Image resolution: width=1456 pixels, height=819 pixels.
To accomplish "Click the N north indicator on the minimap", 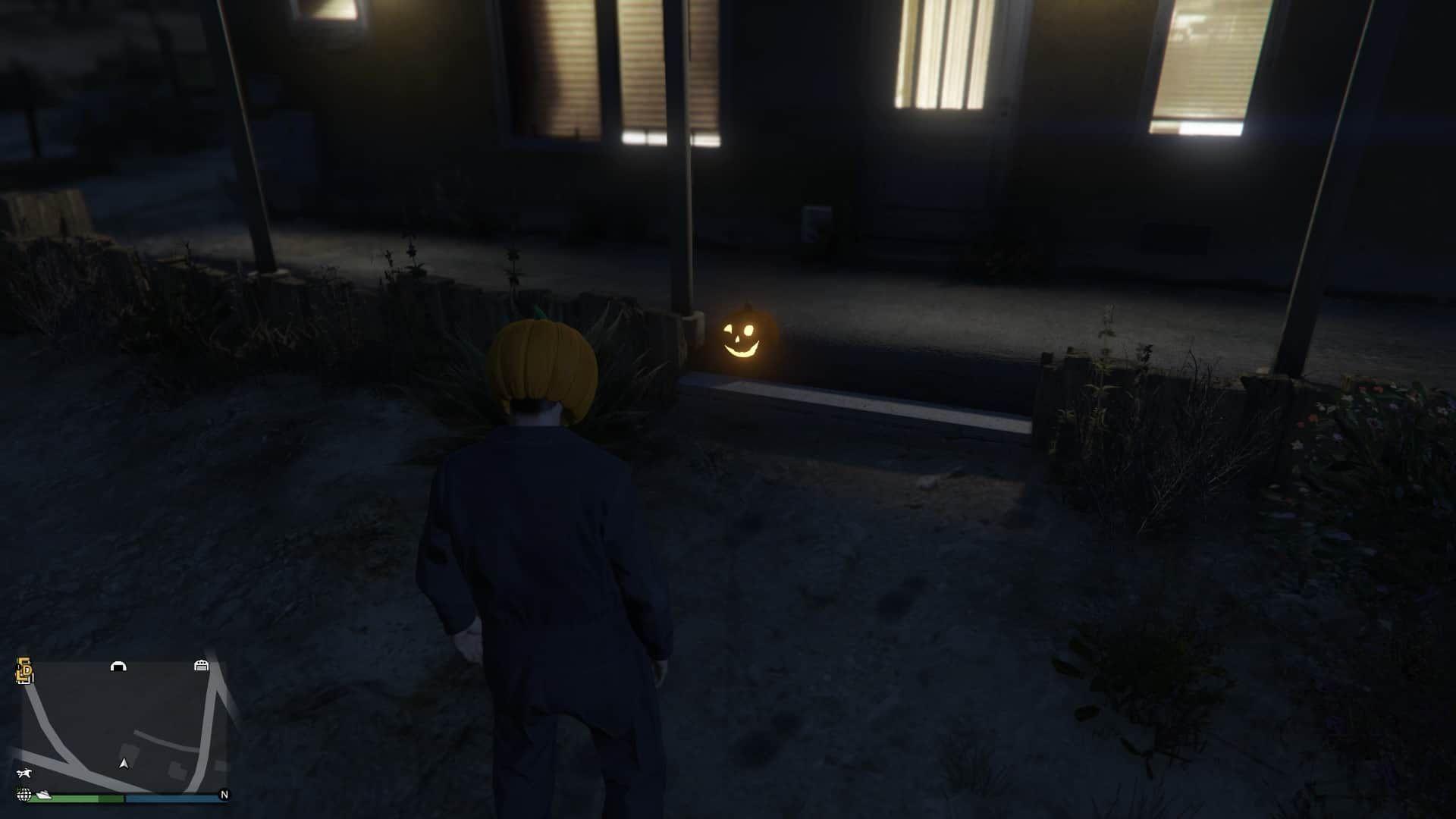I will point(224,793).
